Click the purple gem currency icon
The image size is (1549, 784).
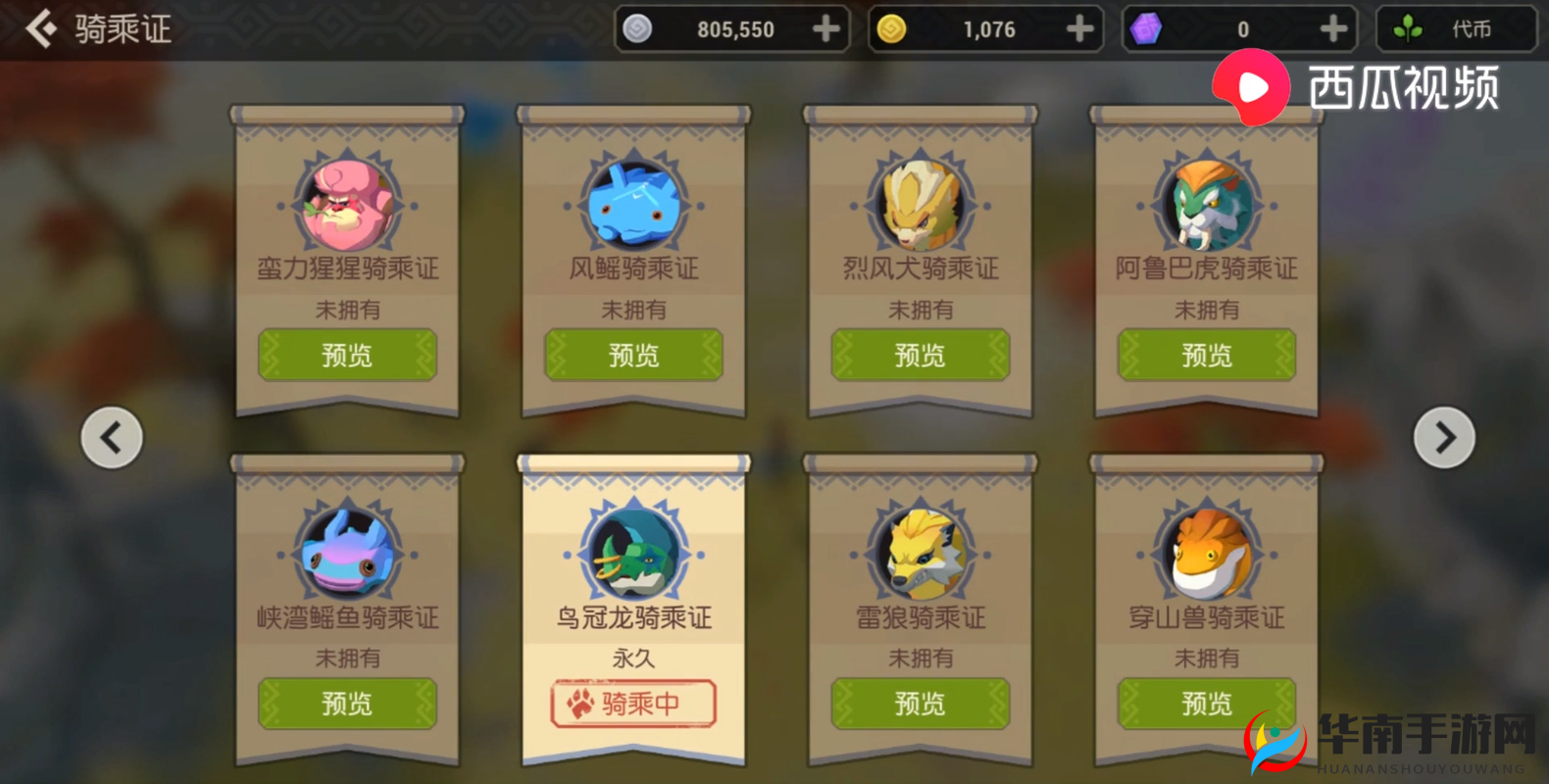tap(1145, 28)
